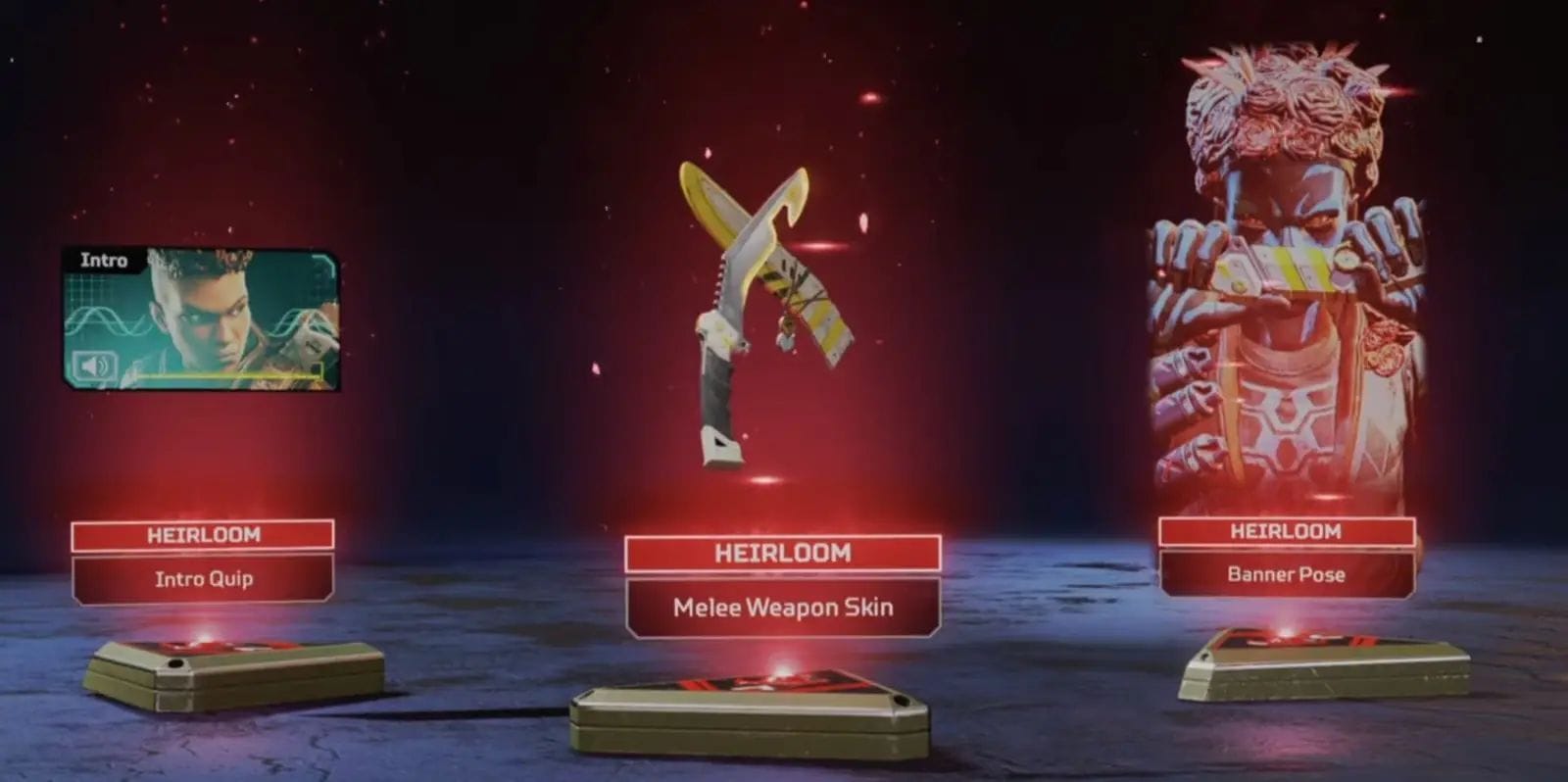
Task: Click the speaker icon on the Intro card
Action: 93,366
